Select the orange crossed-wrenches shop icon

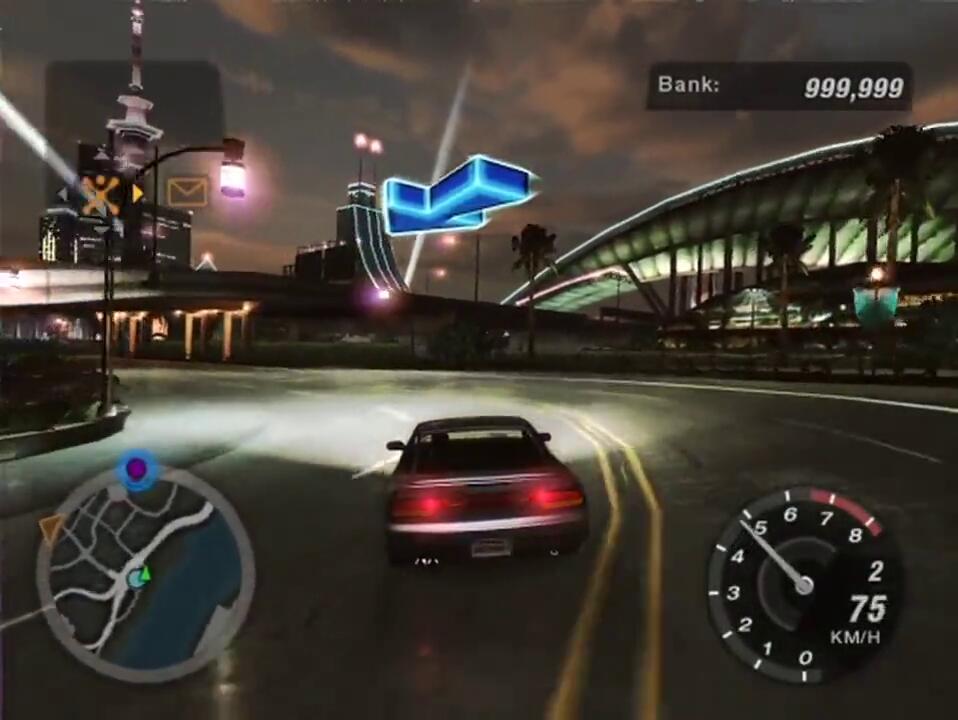100,194
